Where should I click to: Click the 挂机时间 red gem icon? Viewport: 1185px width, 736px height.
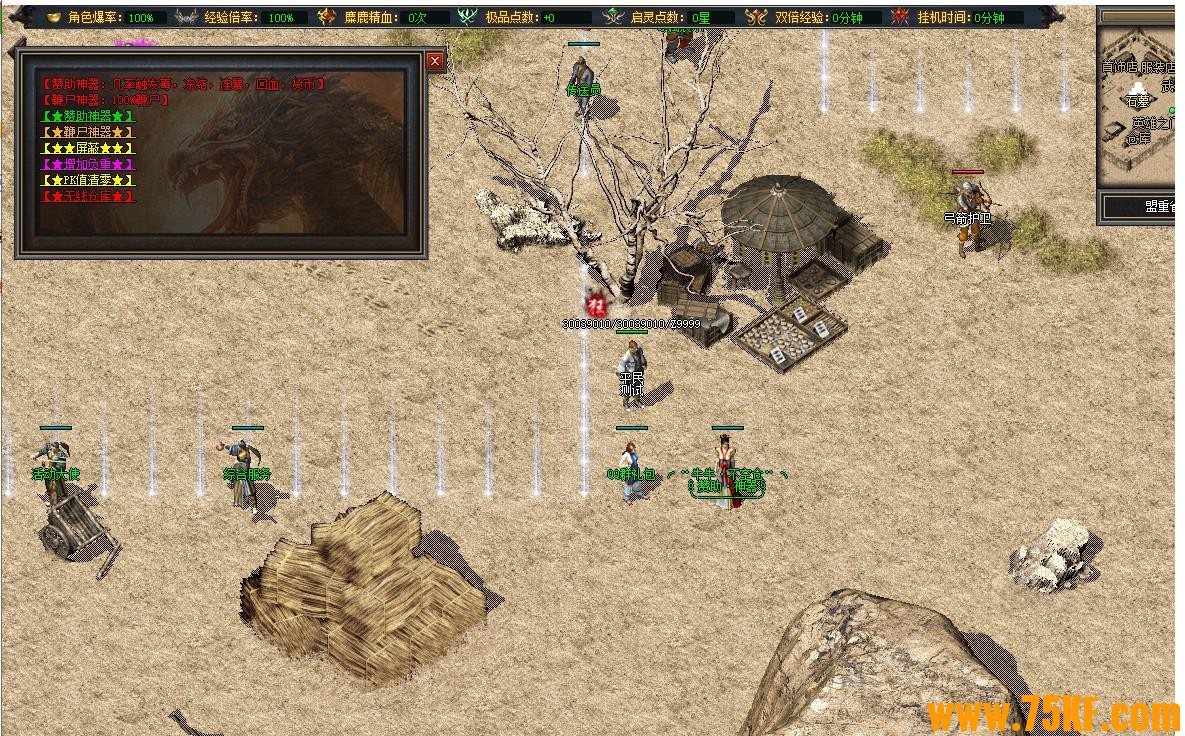click(x=899, y=17)
